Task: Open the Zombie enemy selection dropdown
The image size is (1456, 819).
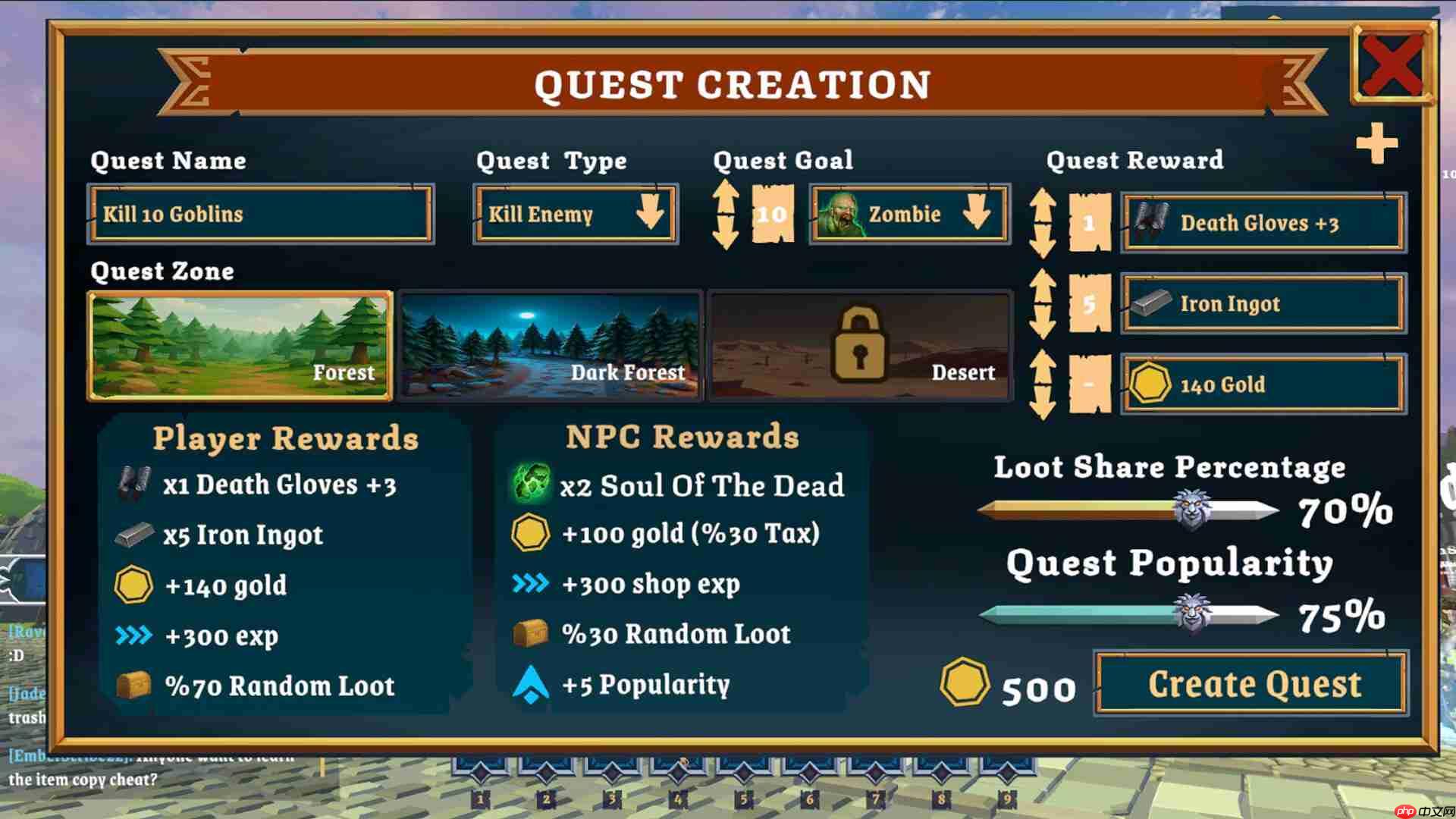Action: tap(978, 215)
